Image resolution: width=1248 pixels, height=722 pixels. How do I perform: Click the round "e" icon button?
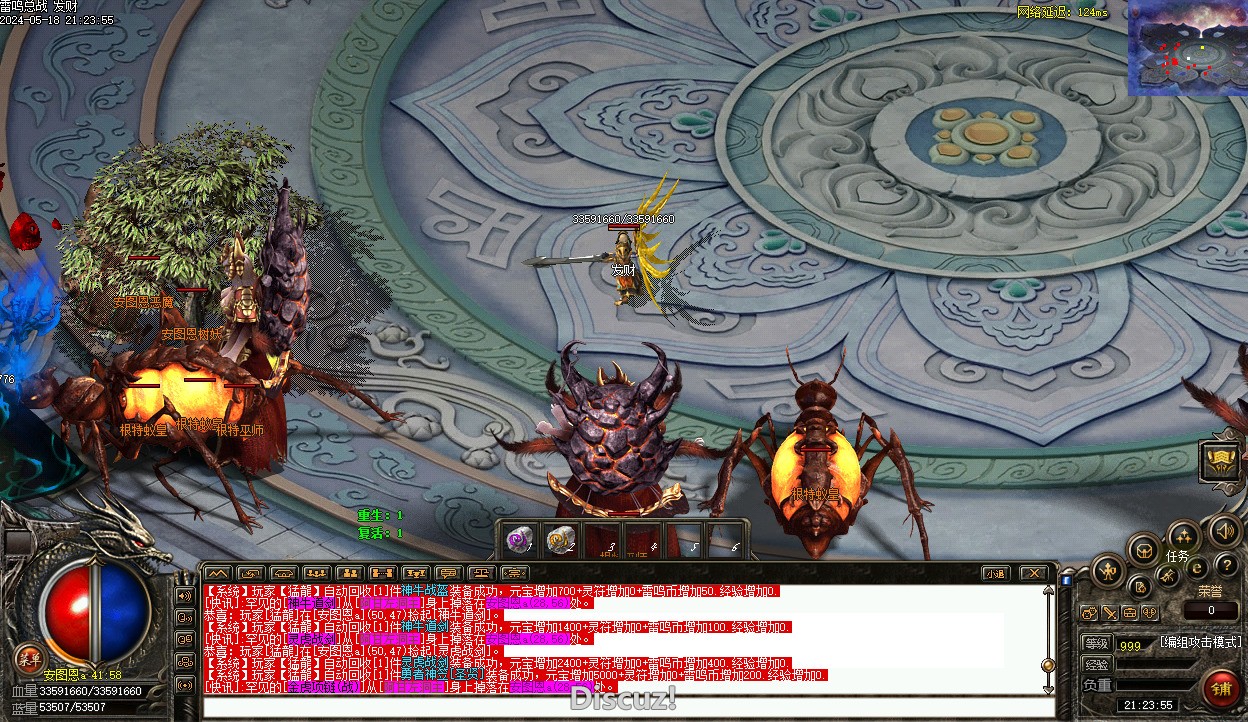(x=1196, y=568)
